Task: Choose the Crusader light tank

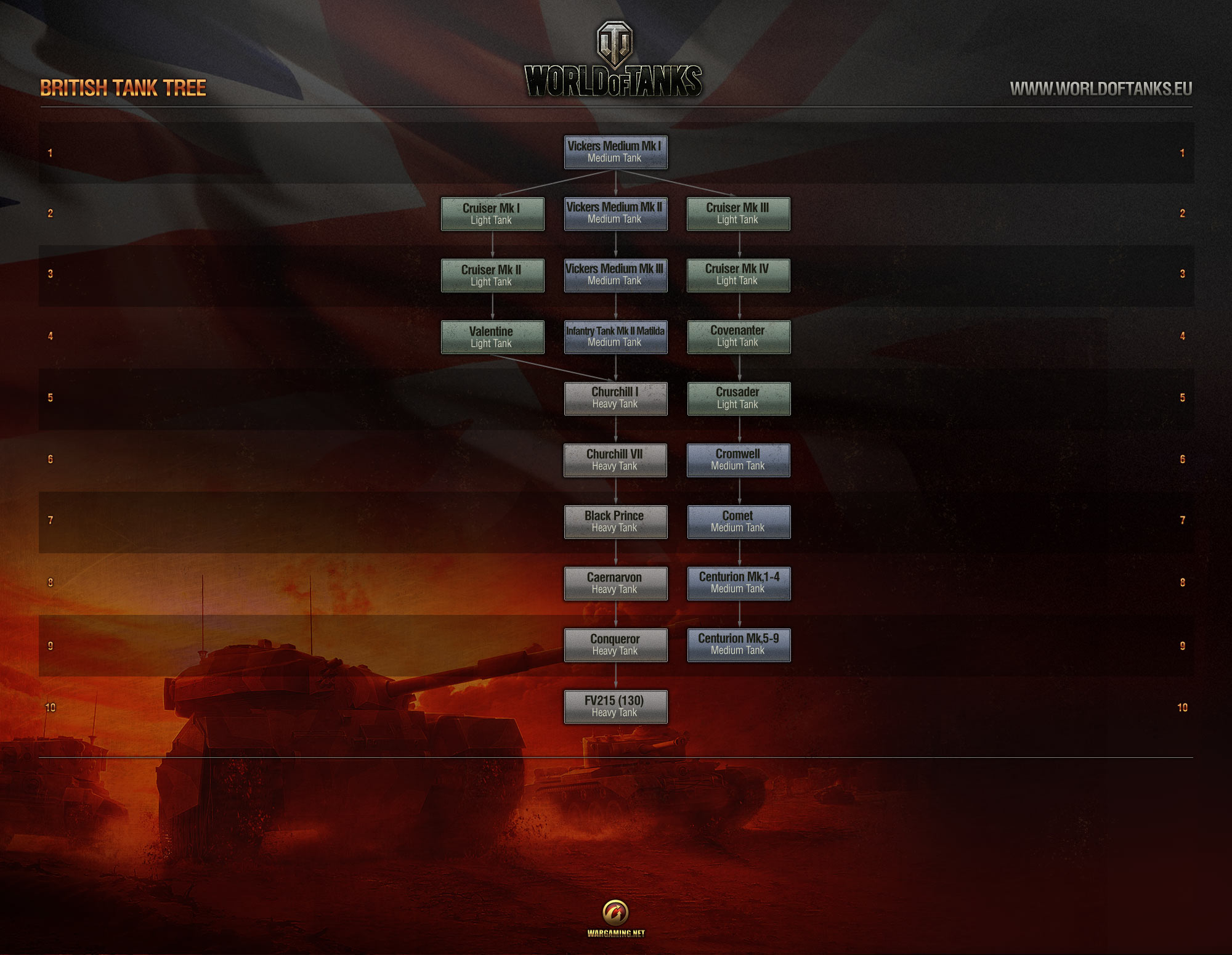Action: (738, 398)
